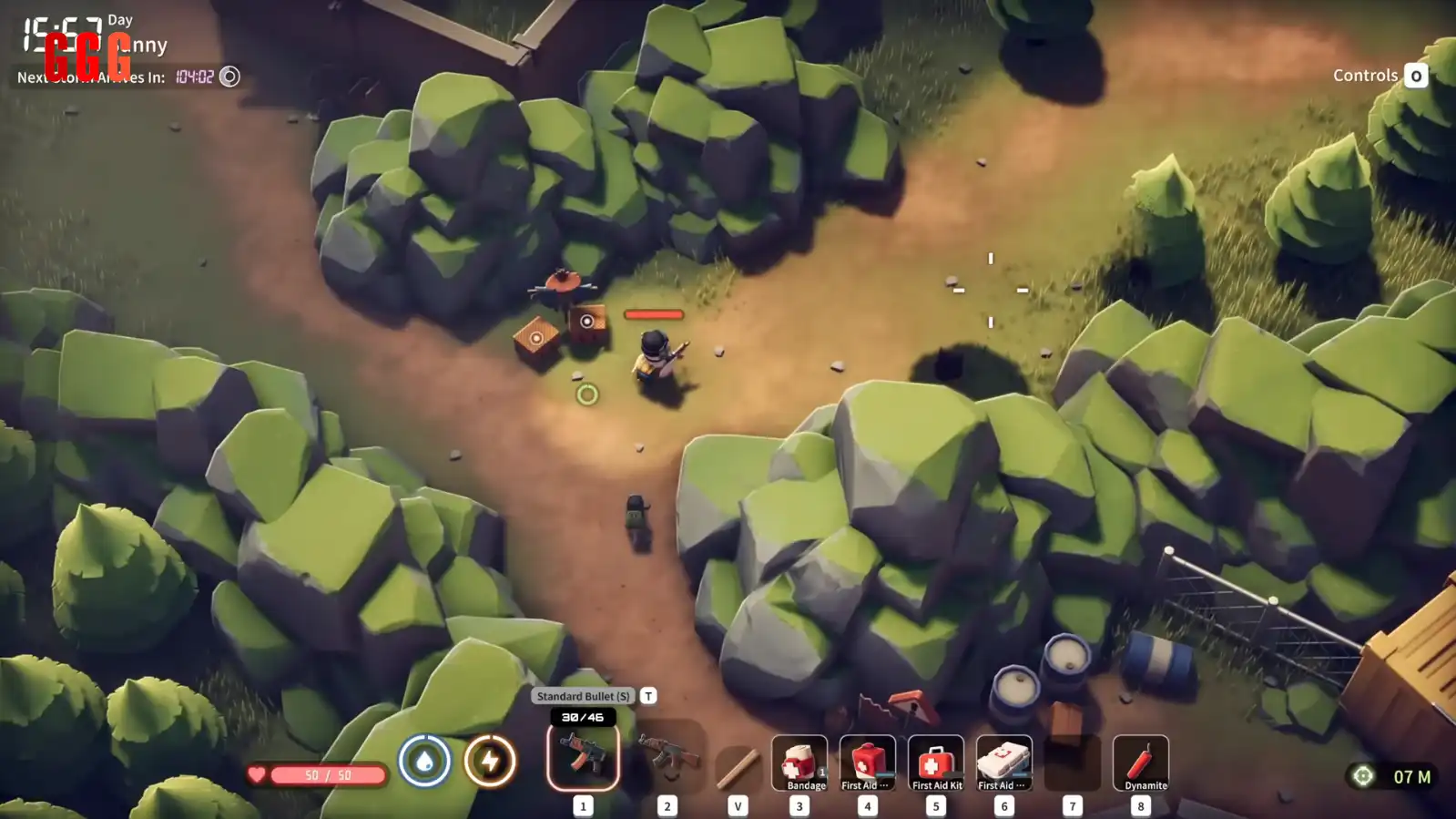This screenshot has width=1456, height=819.
Task: Click the Standard Bullet (S) ammo type label
Action: click(583, 696)
